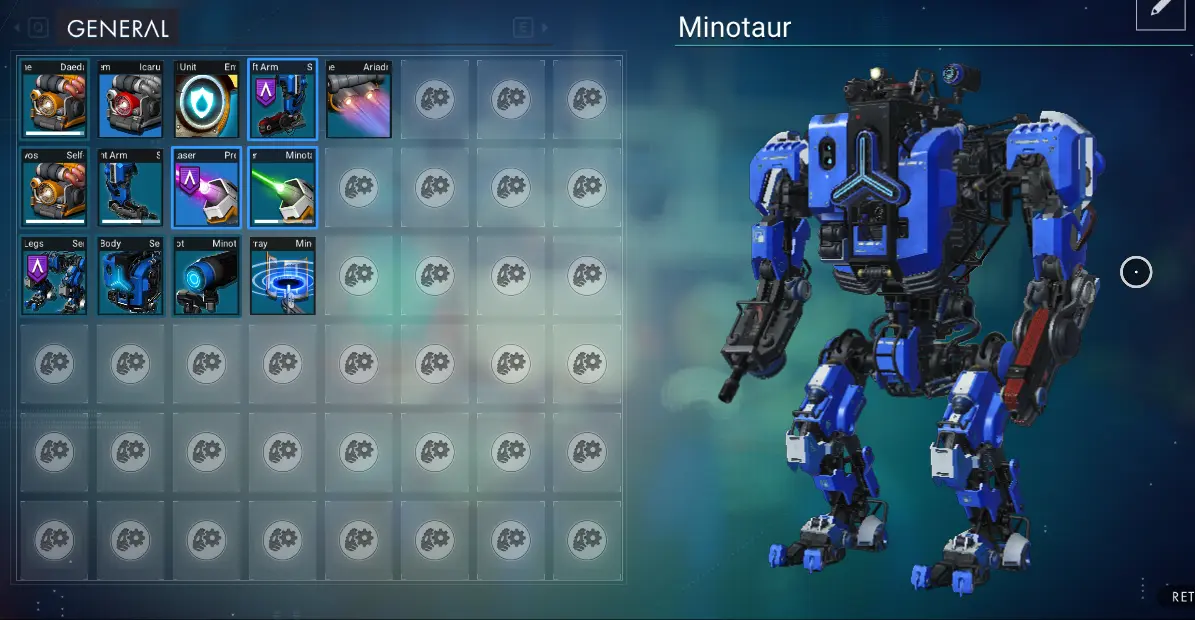Image resolution: width=1195 pixels, height=620 pixels.
Task: Open the General inventory tab
Action: tap(118, 29)
